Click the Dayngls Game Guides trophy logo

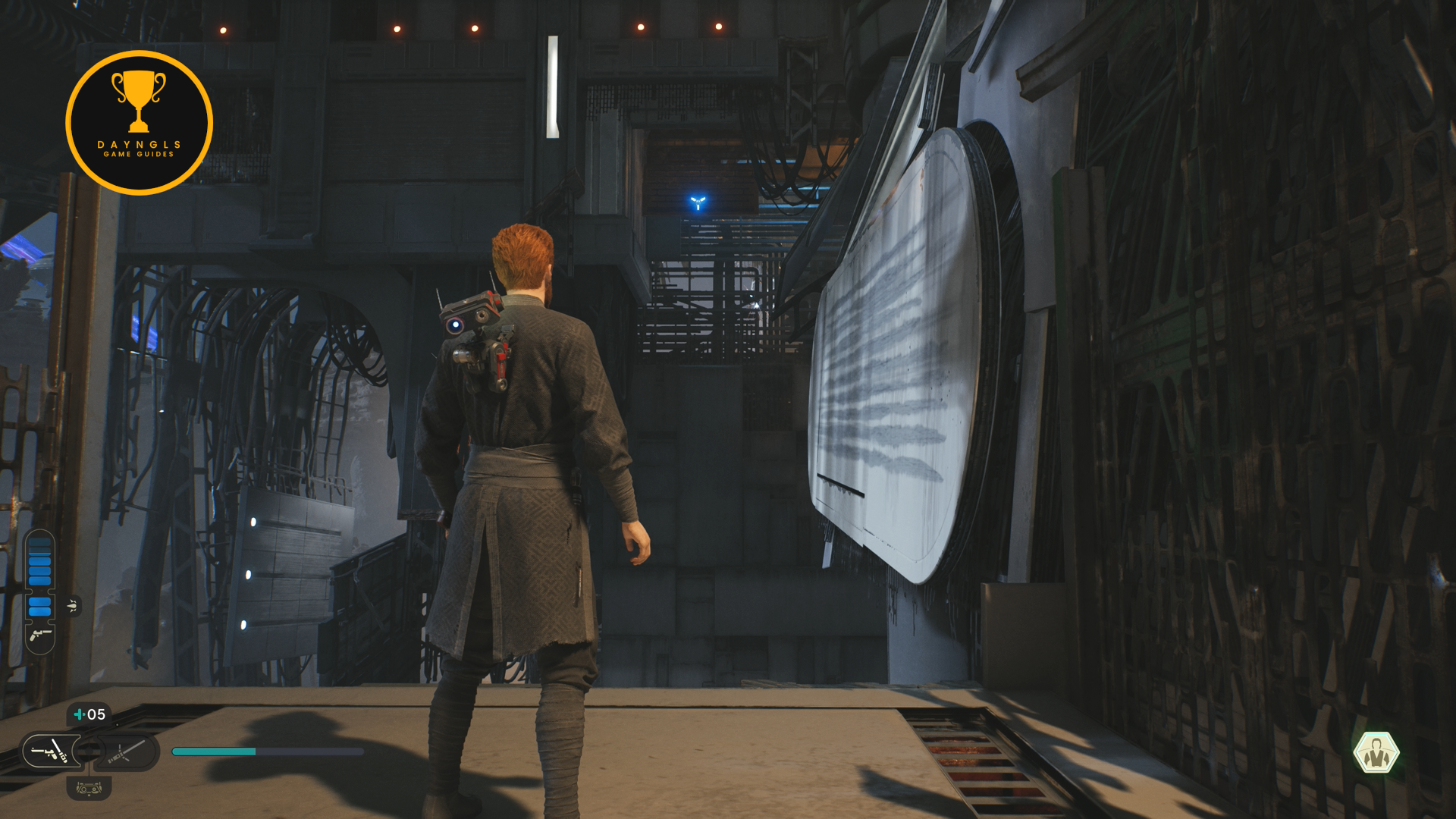(x=140, y=123)
